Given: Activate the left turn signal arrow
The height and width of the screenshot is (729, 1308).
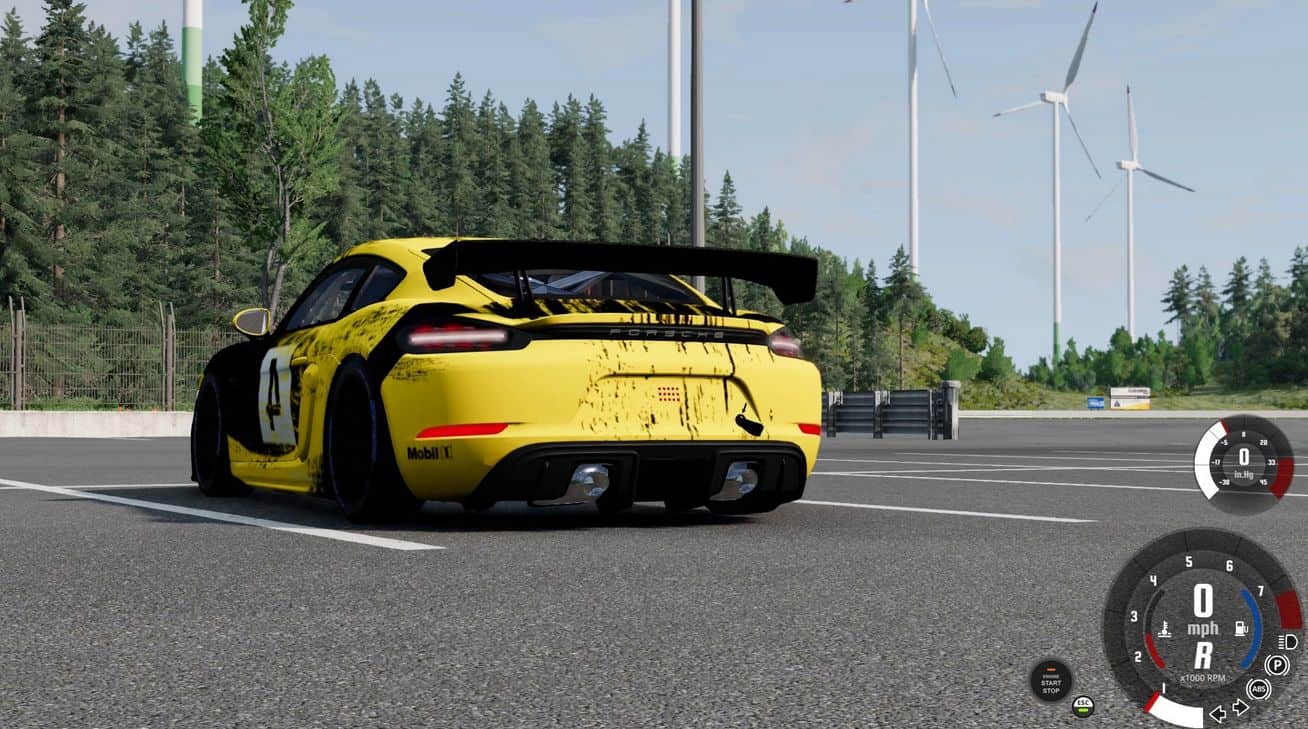Looking at the screenshot, I should pos(1218,713).
